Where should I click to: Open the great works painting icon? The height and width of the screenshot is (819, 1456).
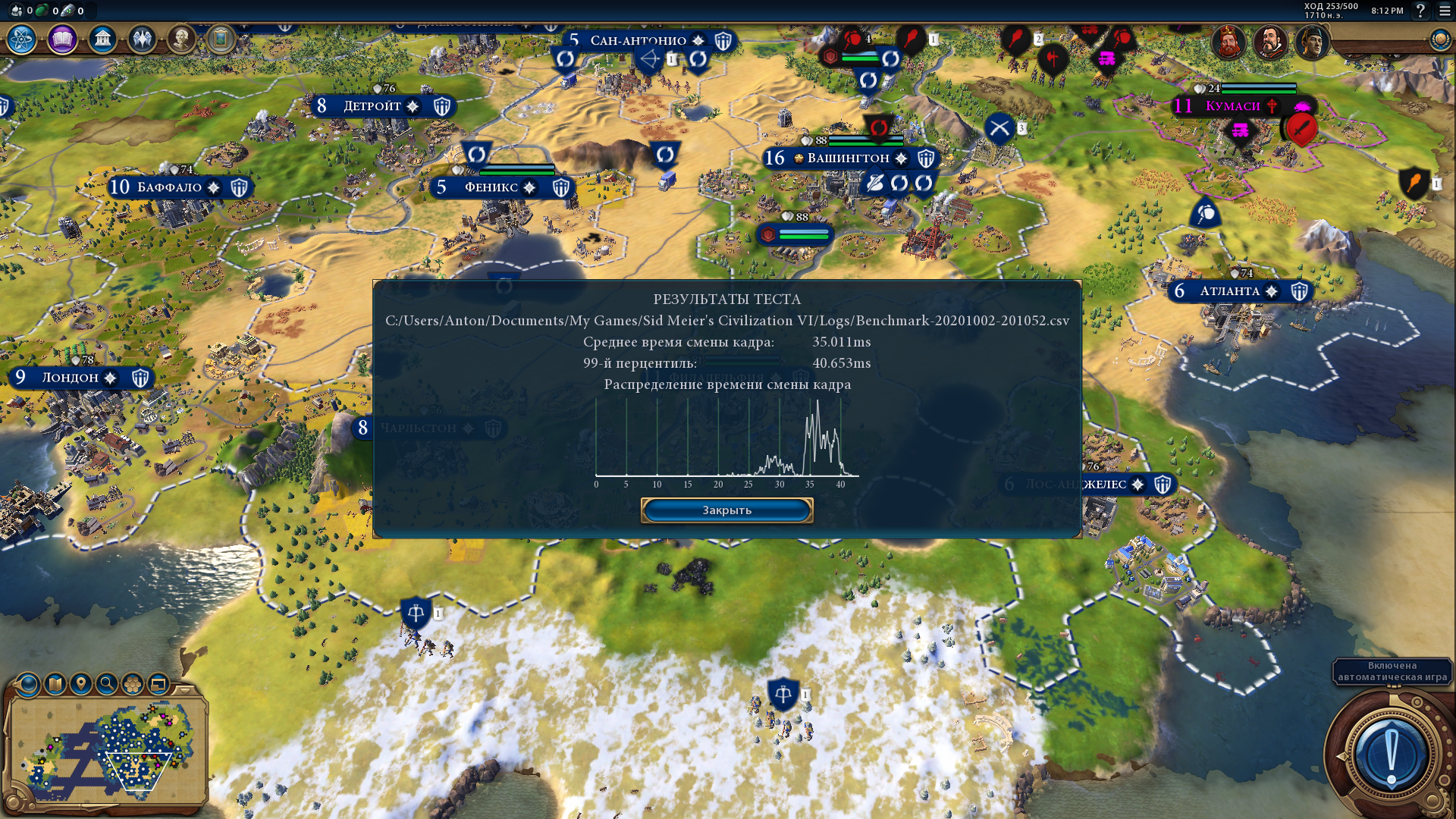[221, 38]
